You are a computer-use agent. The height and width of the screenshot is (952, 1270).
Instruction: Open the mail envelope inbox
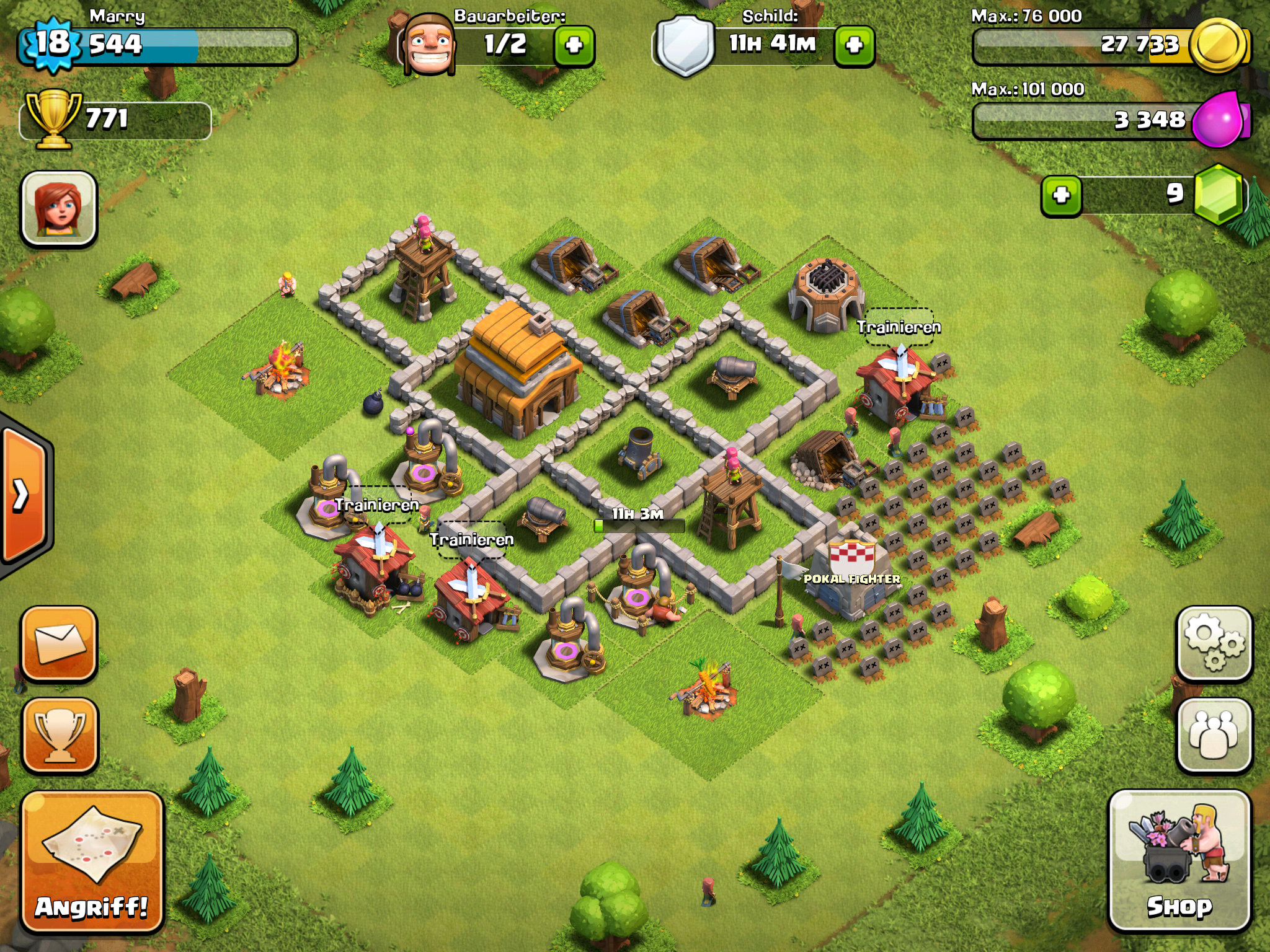60,643
